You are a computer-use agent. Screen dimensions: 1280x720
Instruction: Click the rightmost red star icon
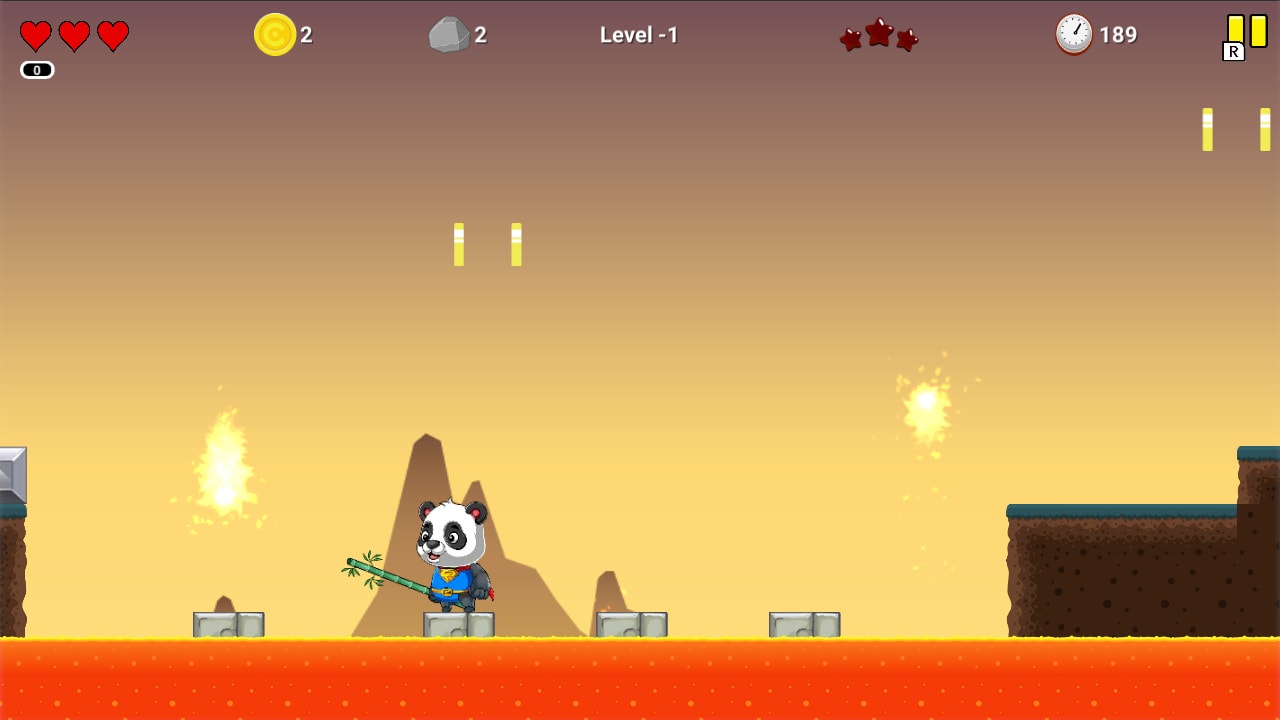[x=905, y=40]
